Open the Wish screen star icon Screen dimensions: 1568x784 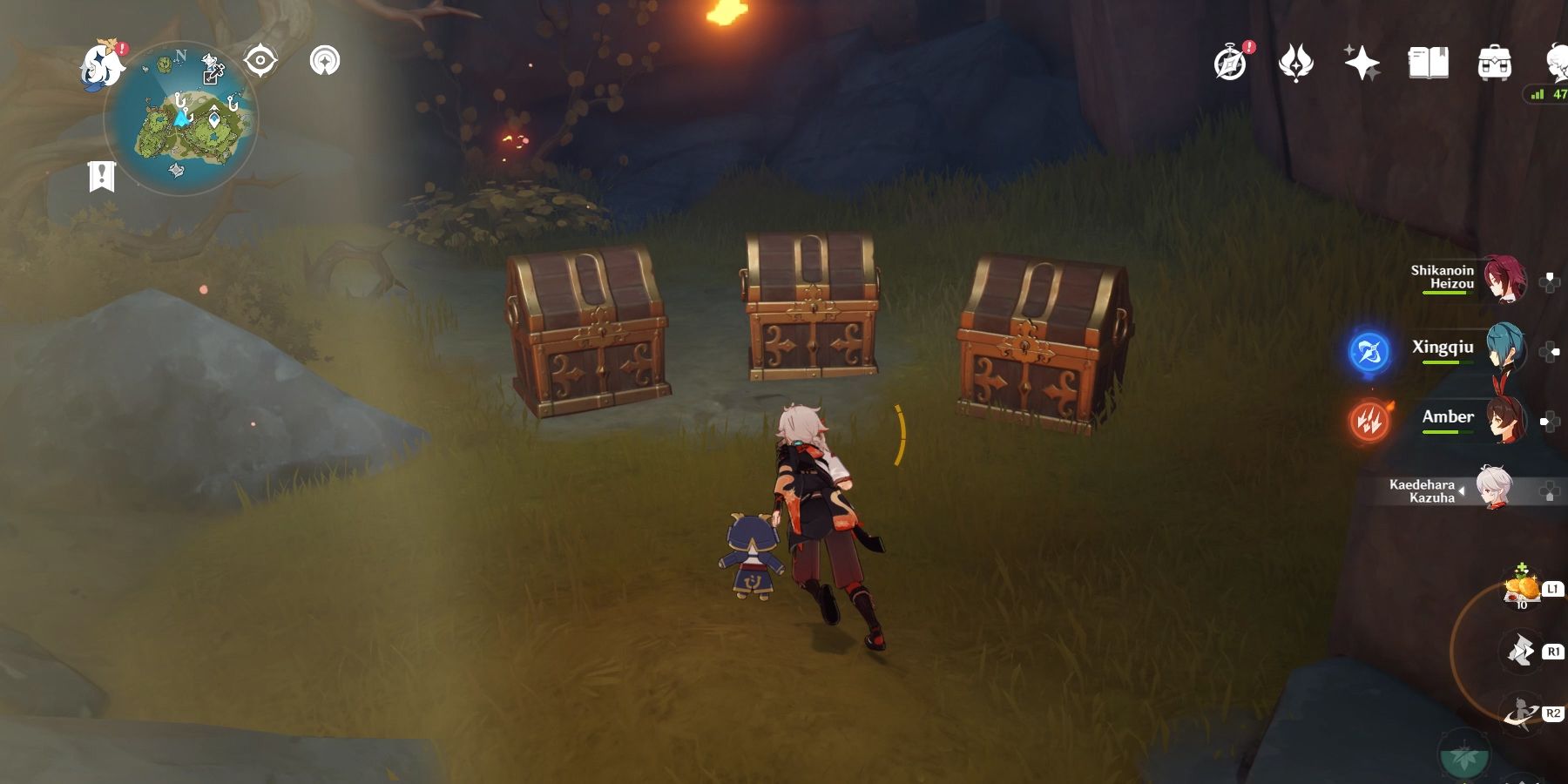pyautogui.click(x=1364, y=61)
